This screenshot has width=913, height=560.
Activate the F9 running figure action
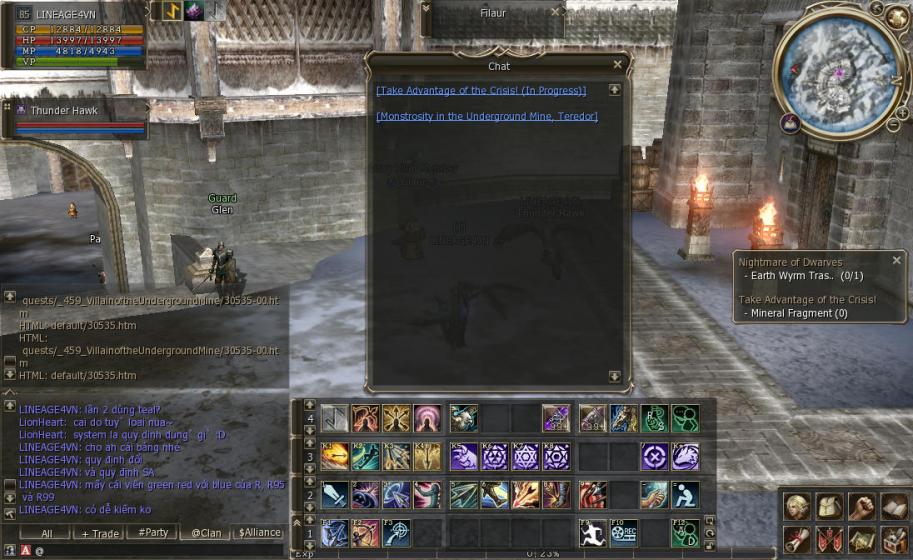point(593,533)
